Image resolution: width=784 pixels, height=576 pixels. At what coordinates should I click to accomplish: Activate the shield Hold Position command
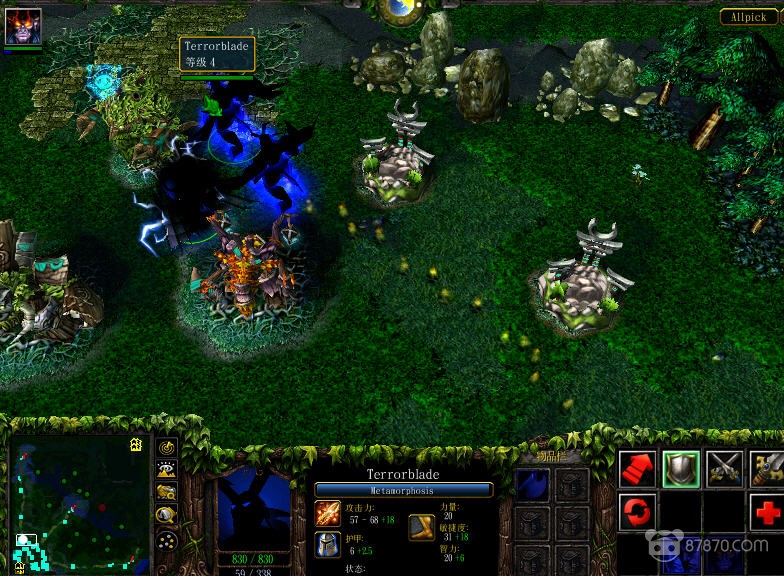click(681, 469)
